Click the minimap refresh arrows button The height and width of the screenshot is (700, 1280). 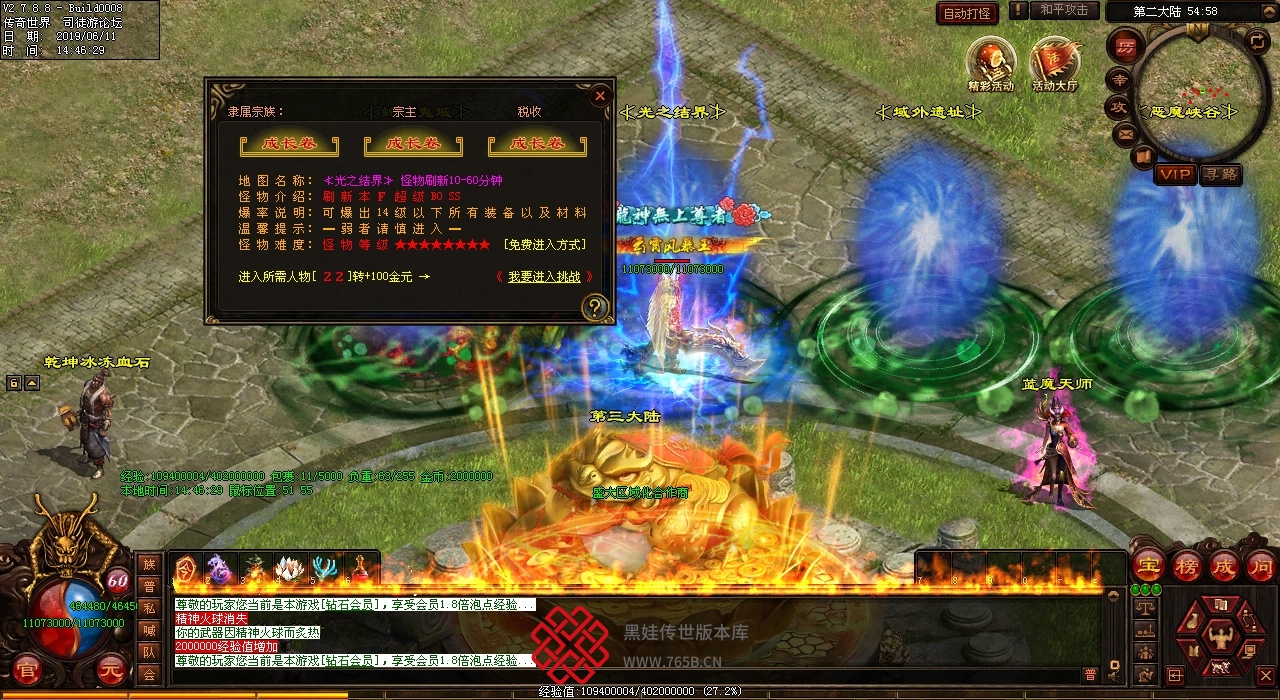(1257, 41)
